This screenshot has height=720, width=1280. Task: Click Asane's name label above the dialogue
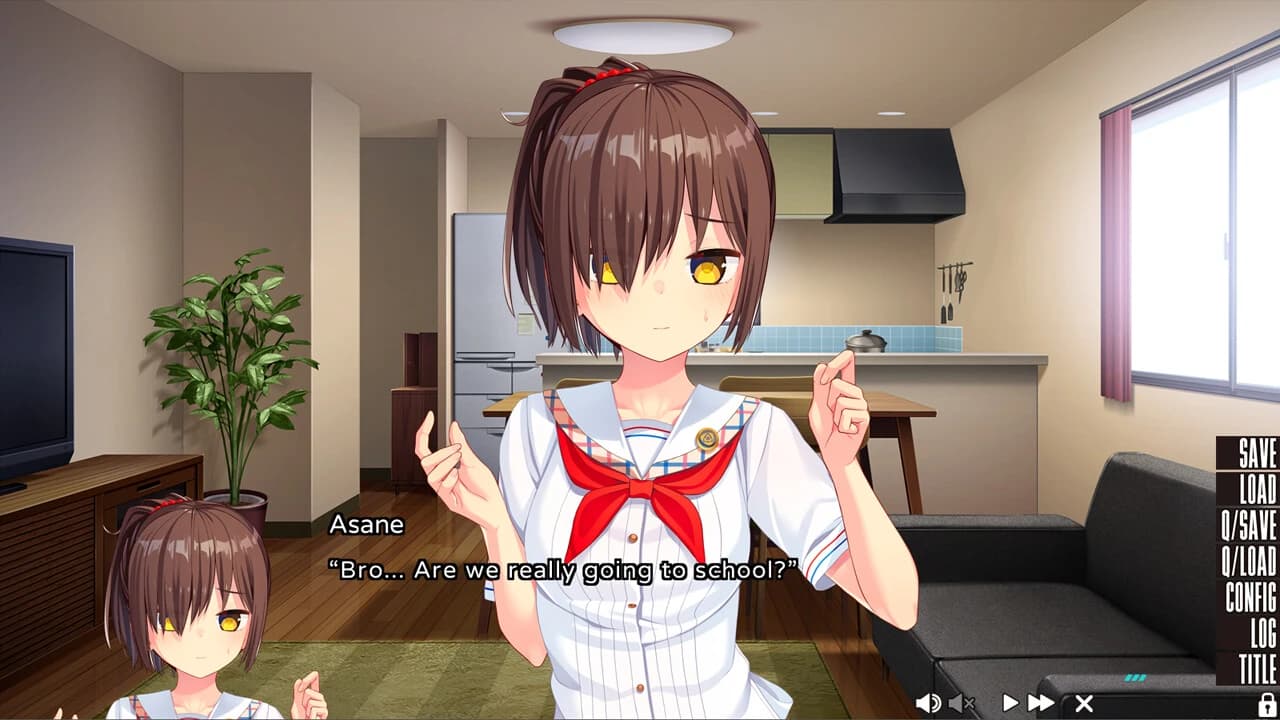tap(368, 525)
